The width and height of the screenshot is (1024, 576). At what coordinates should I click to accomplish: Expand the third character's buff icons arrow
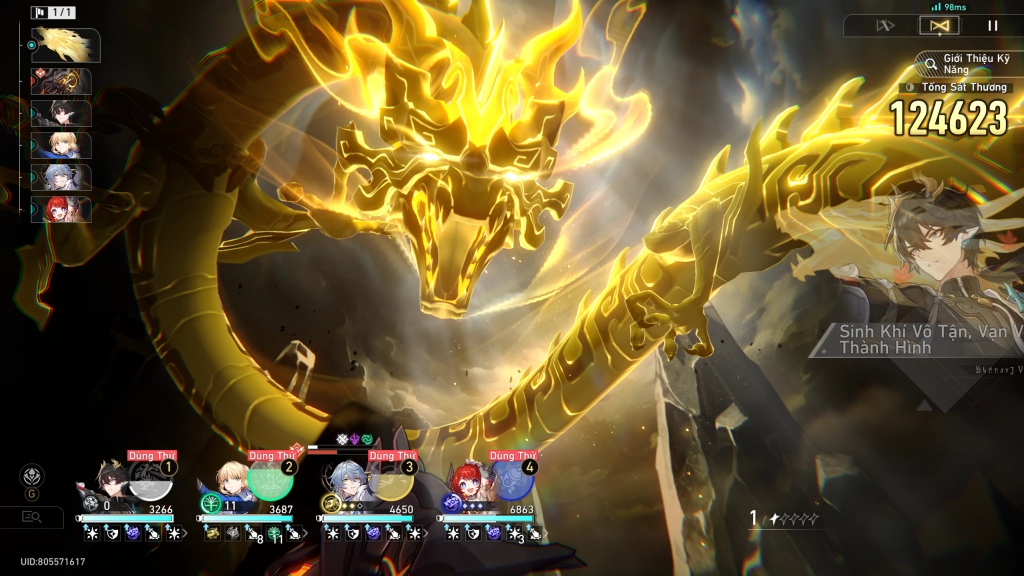coord(428,534)
